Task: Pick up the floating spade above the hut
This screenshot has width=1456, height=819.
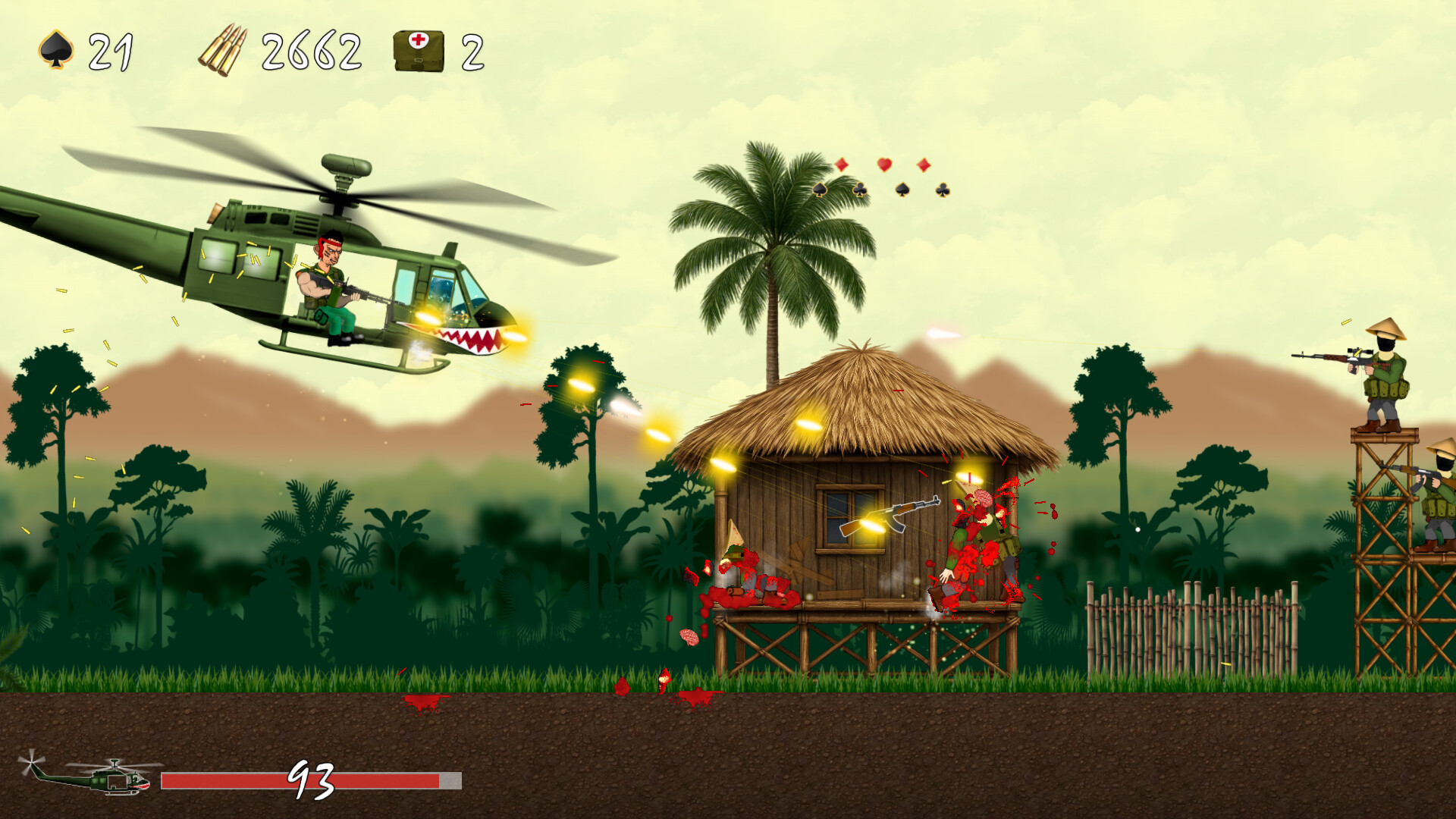Action: click(902, 191)
